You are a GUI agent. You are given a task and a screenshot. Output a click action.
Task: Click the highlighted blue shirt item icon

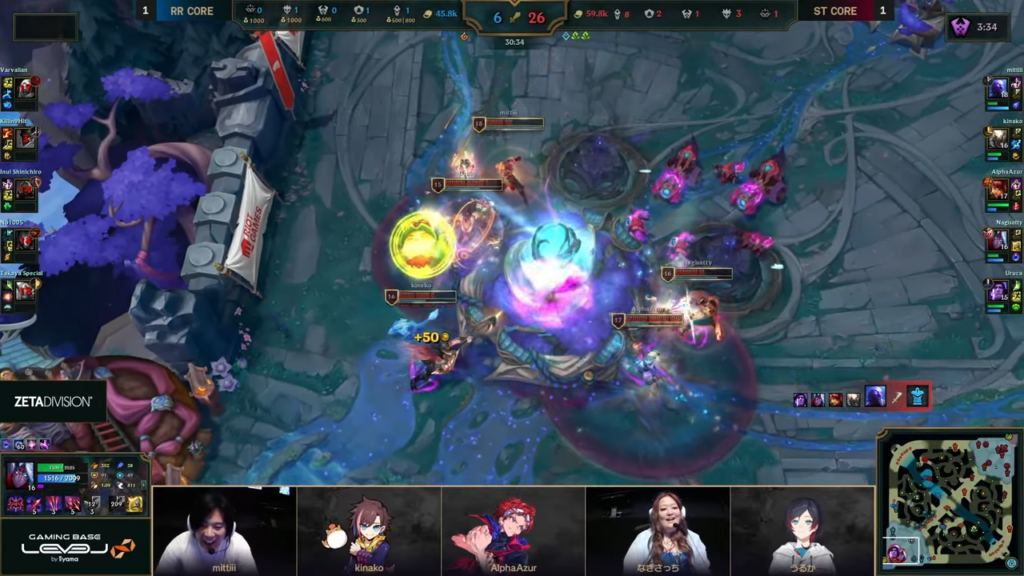918,397
